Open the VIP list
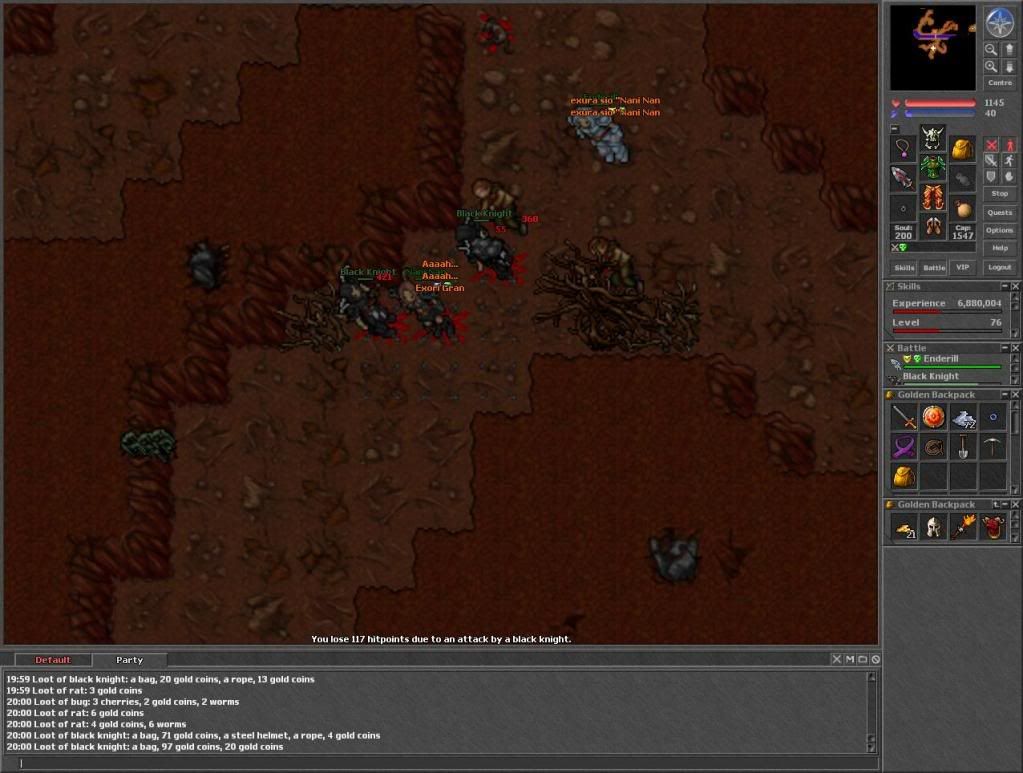Screen dimensions: 1023x773 click(963, 267)
